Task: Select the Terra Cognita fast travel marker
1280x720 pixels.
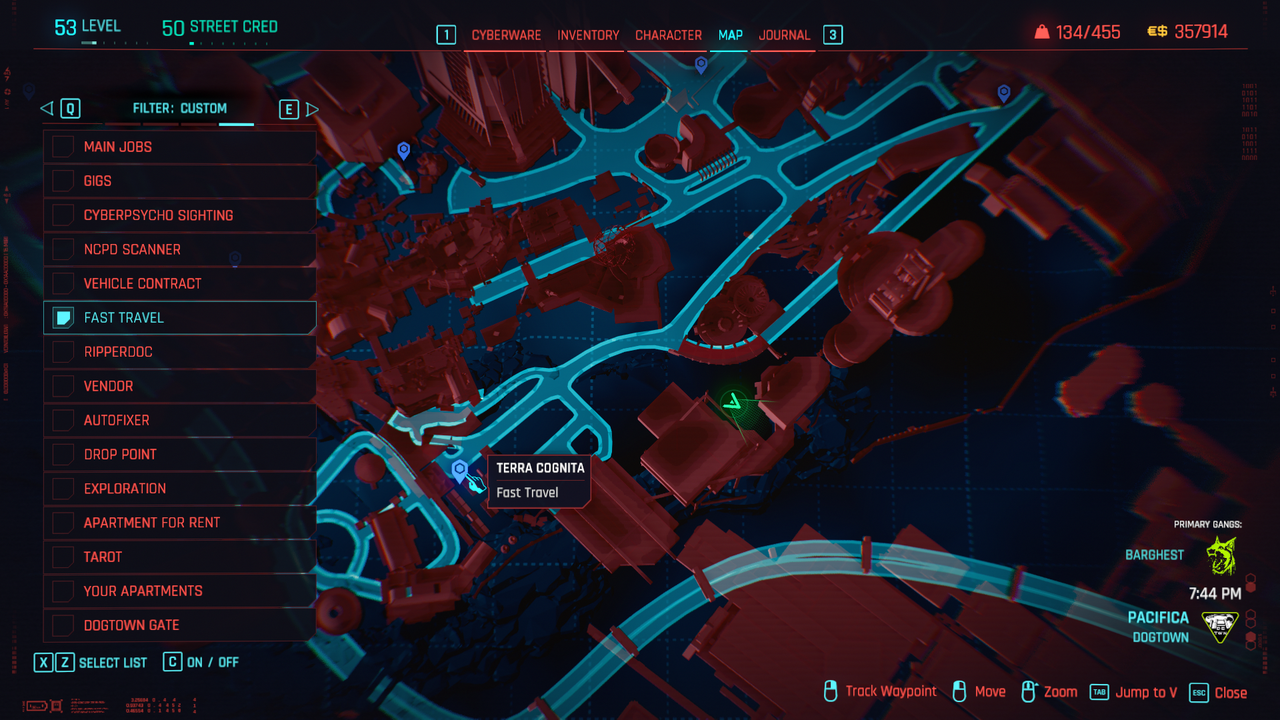Action: 460,469
